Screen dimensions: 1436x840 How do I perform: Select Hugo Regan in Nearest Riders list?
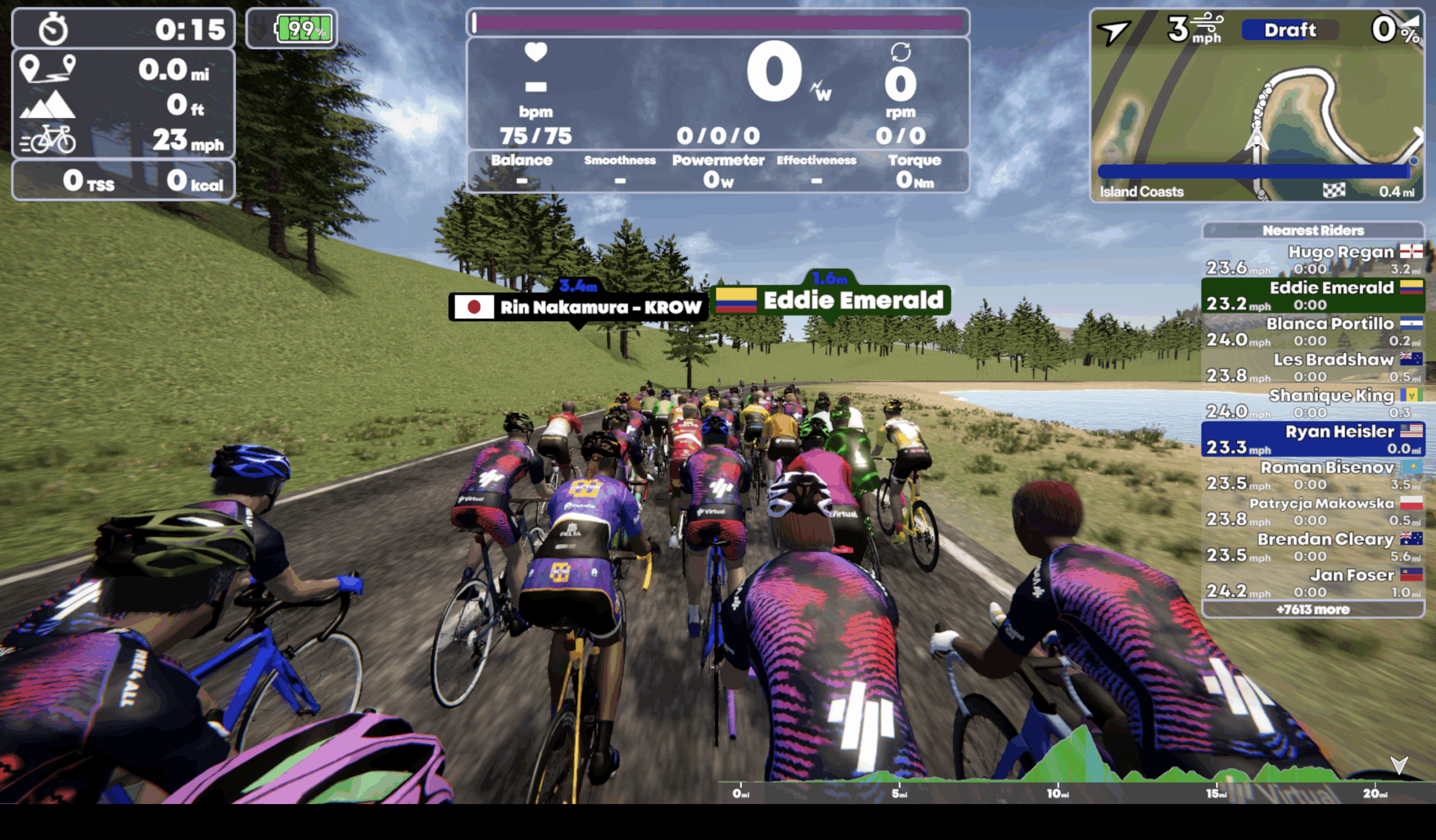click(1313, 260)
